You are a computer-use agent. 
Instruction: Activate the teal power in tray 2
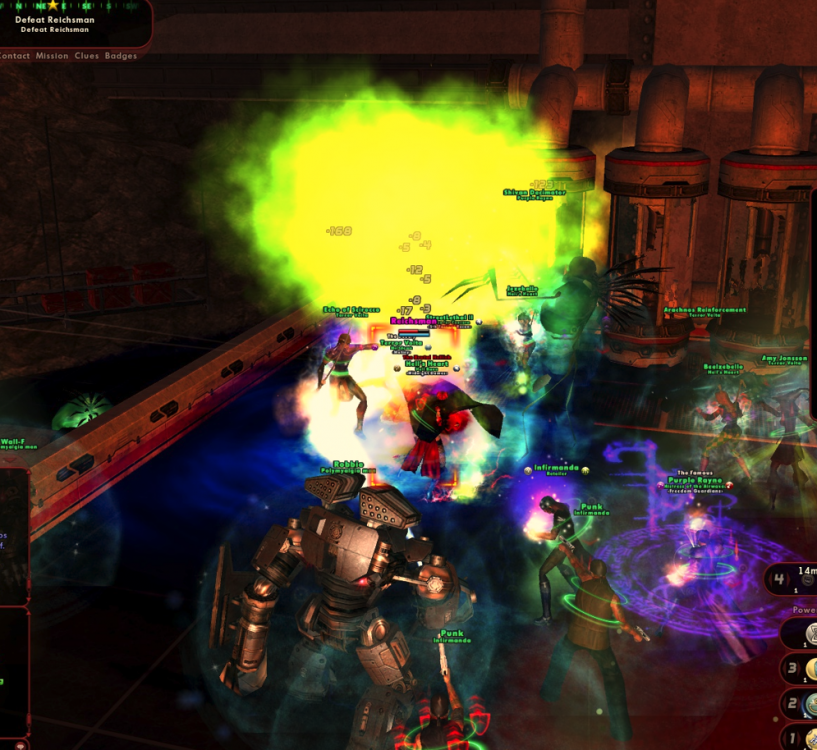(x=811, y=703)
